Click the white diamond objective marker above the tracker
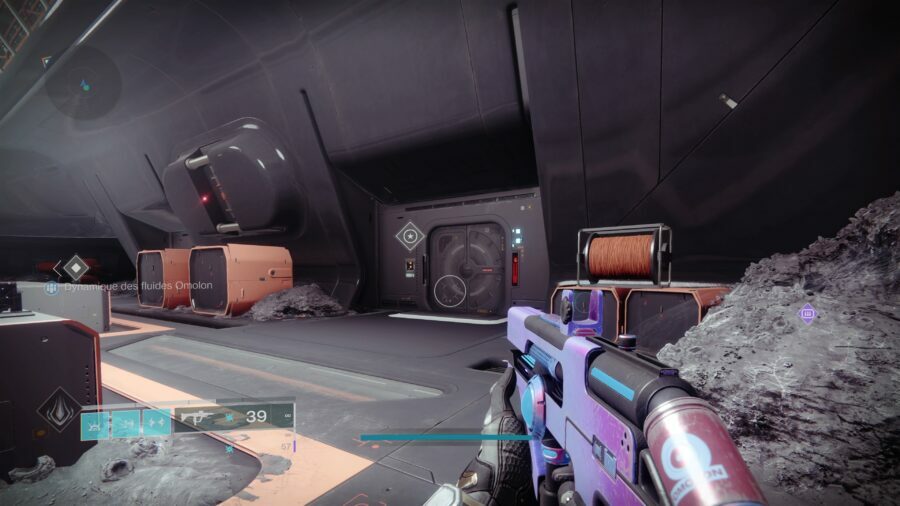 point(76,266)
